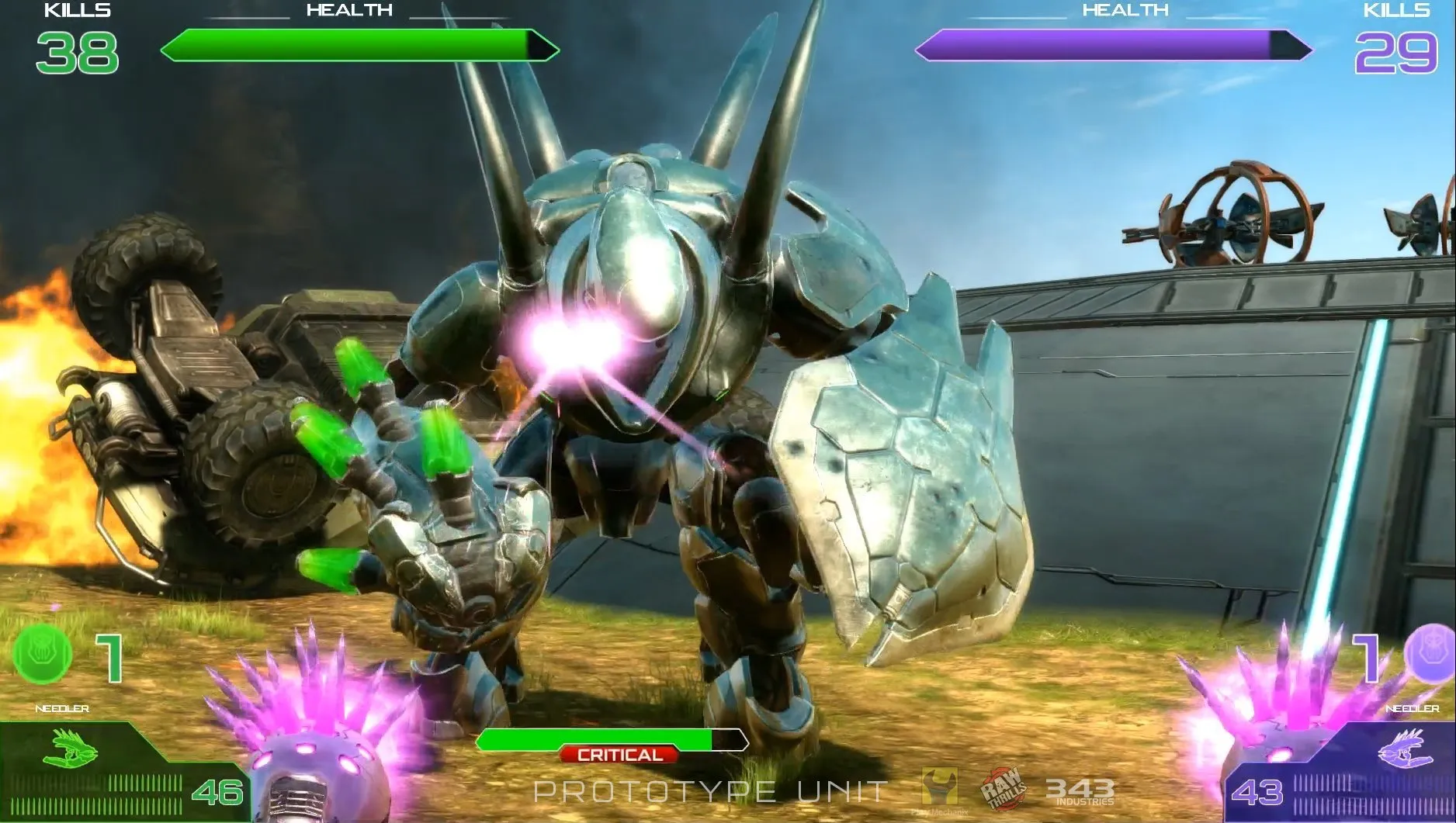Image resolution: width=1456 pixels, height=823 pixels.
Task: Toggle Player 2's HEALTH bar display
Action: [1110, 45]
